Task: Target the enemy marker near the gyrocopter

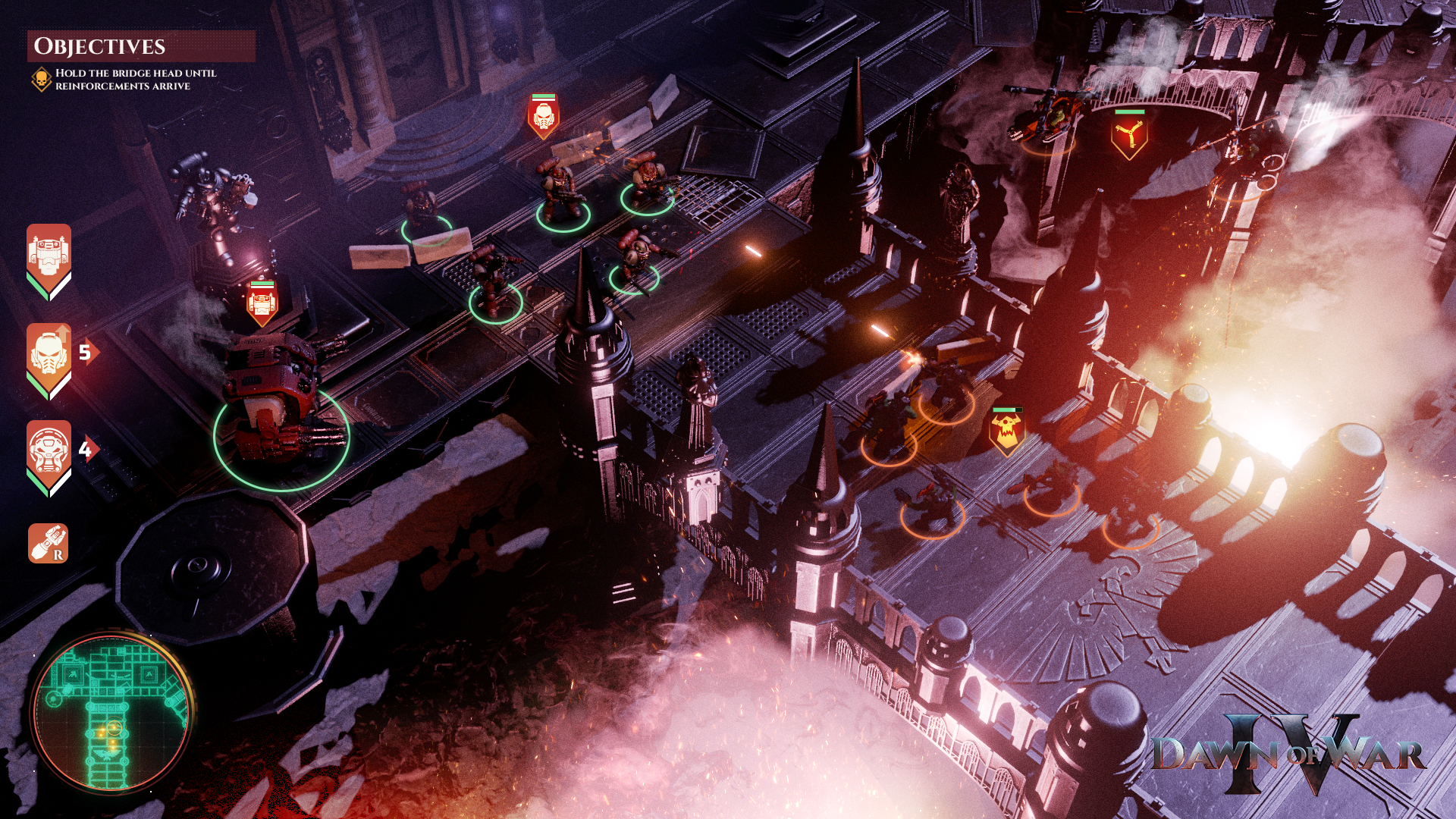Action: [x=1128, y=135]
